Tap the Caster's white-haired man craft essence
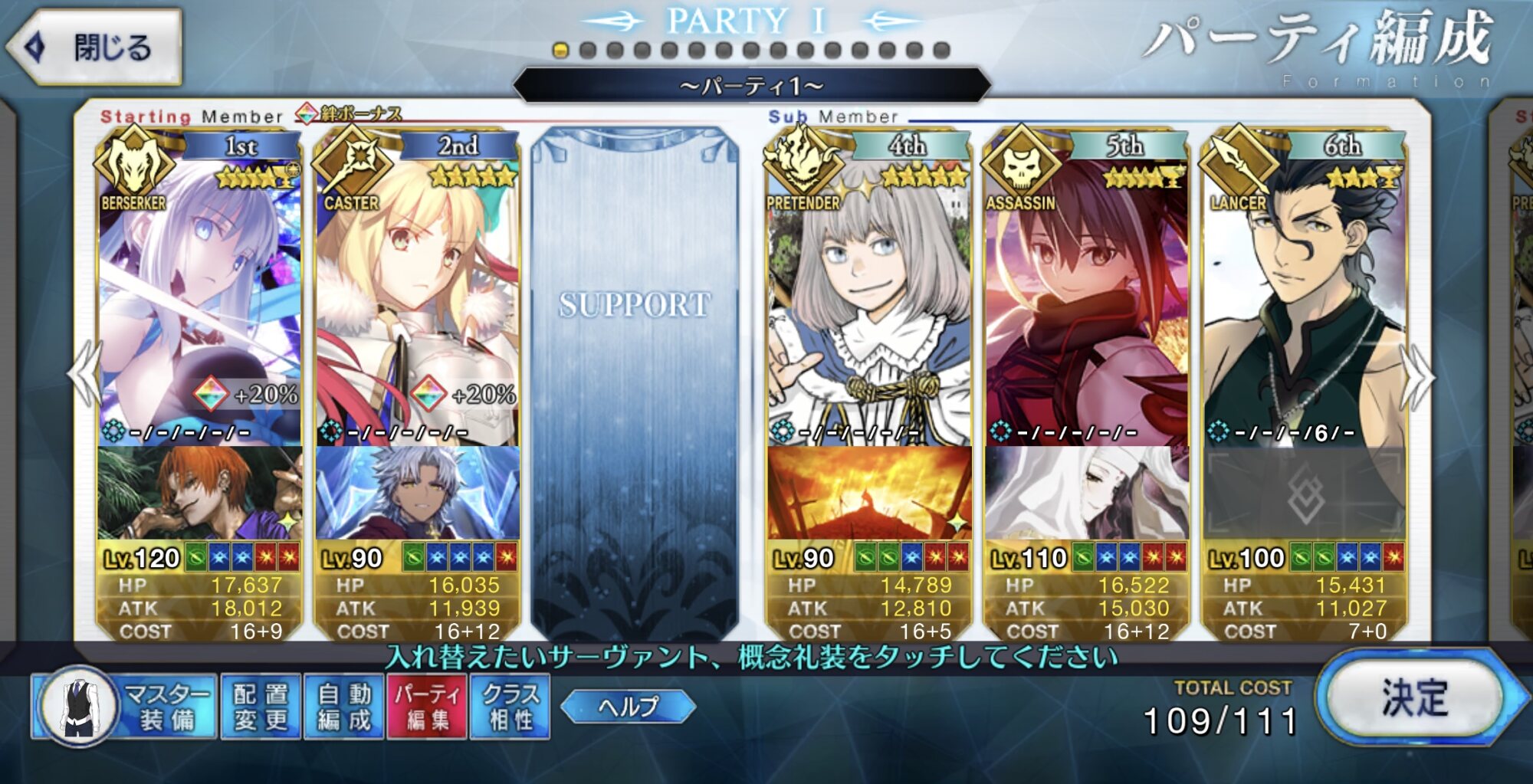This screenshot has width=1533, height=784. pyautogui.click(x=417, y=493)
